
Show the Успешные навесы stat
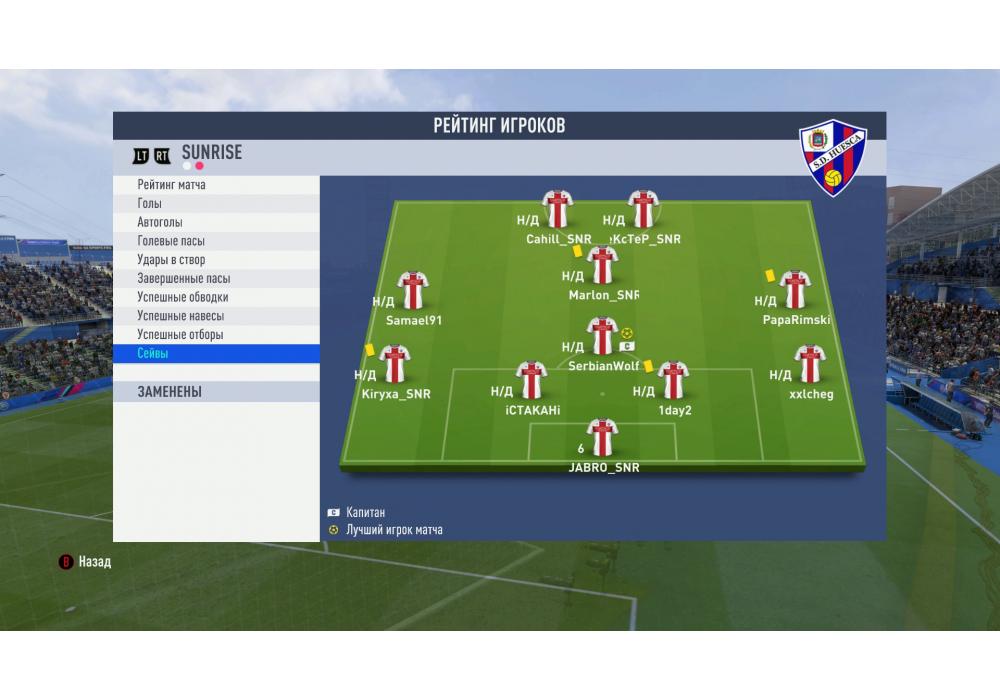pyautogui.click(x=216, y=316)
